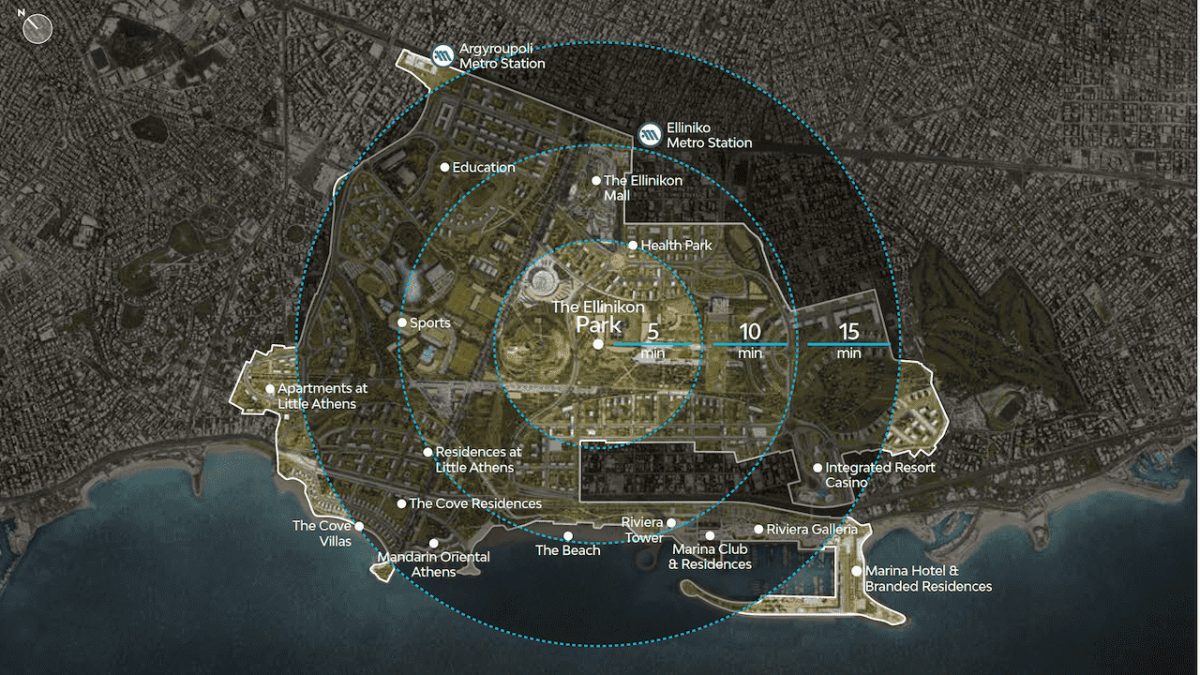Click the Sports map marker
This screenshot has height=675, width=1200.
click(402, 323)
